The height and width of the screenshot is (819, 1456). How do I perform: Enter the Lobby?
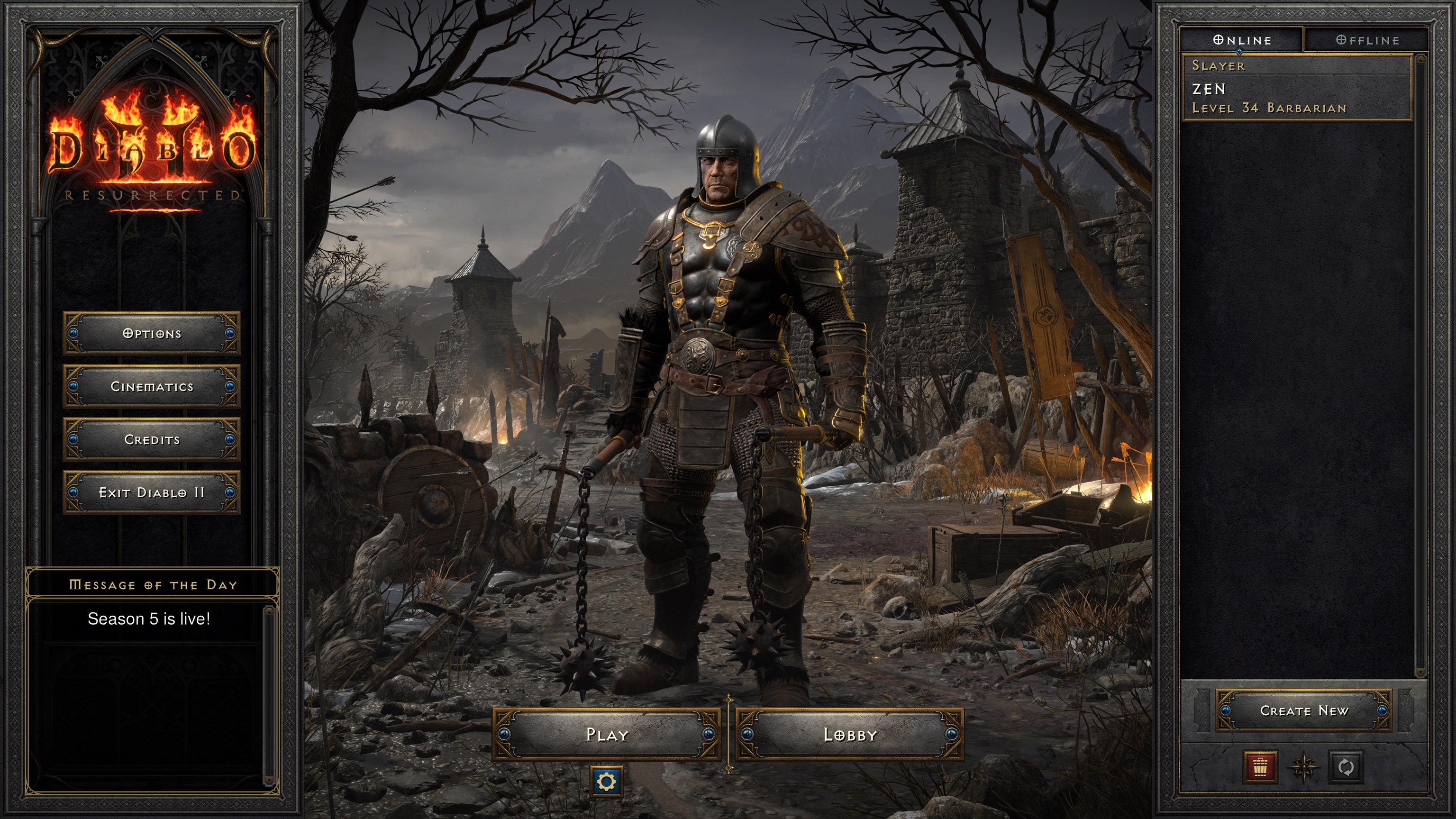point(850,734)
